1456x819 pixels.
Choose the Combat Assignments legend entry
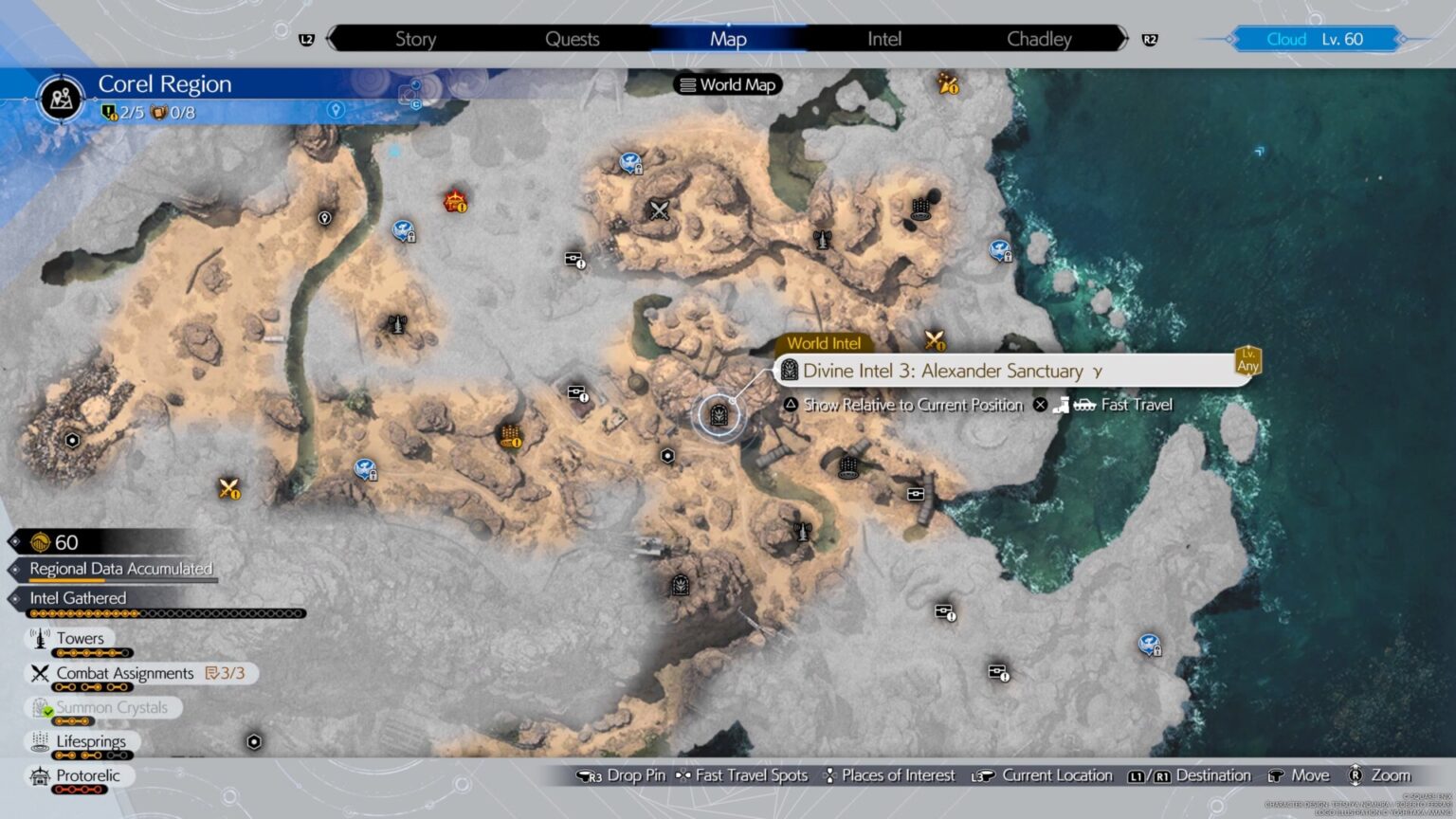tap(124, 673)
